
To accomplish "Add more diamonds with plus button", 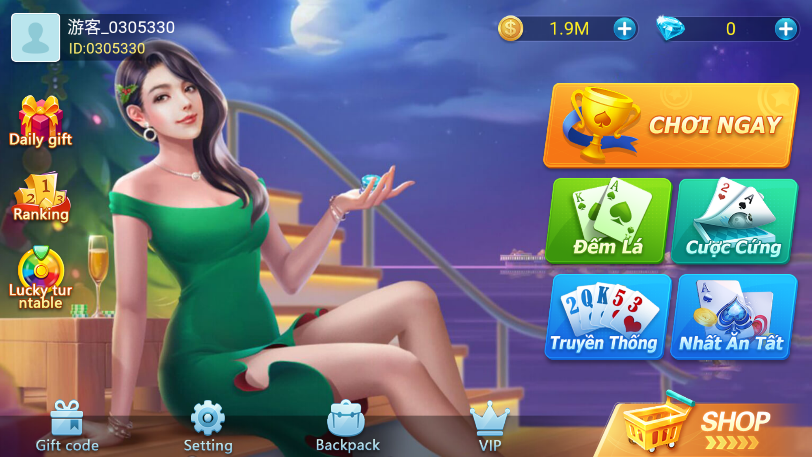I will click(x=785, y=29).
